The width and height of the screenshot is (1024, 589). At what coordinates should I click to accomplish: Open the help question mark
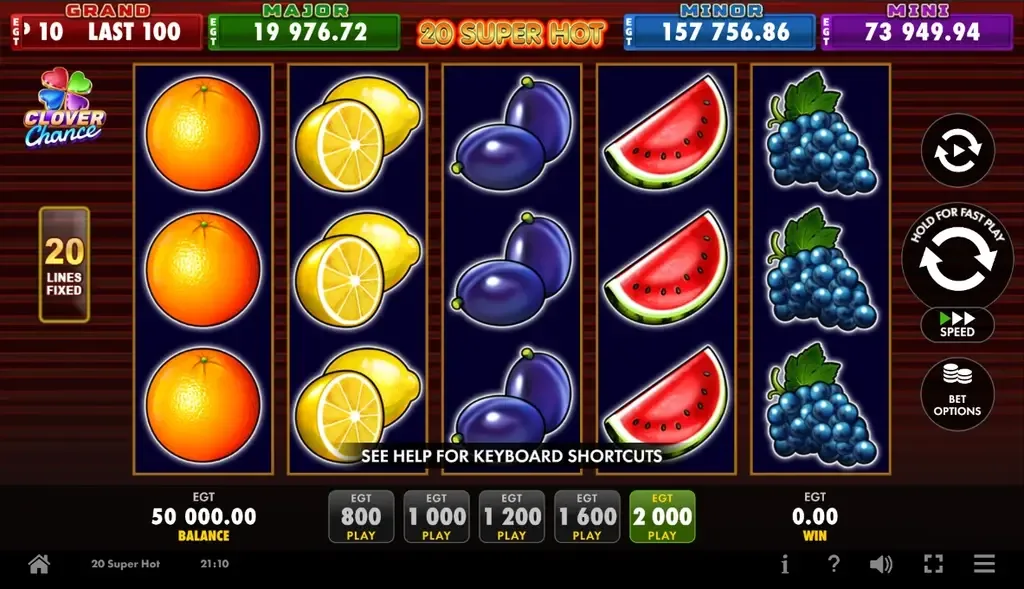(833, 564)
